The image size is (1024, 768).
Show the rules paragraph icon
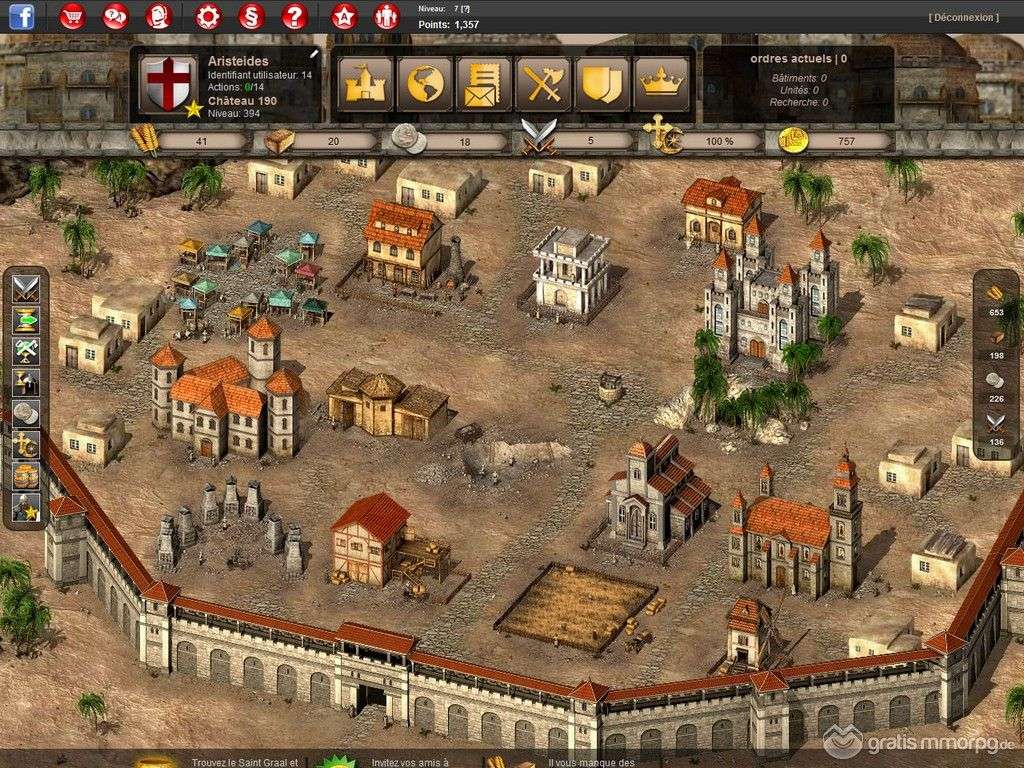250,16
